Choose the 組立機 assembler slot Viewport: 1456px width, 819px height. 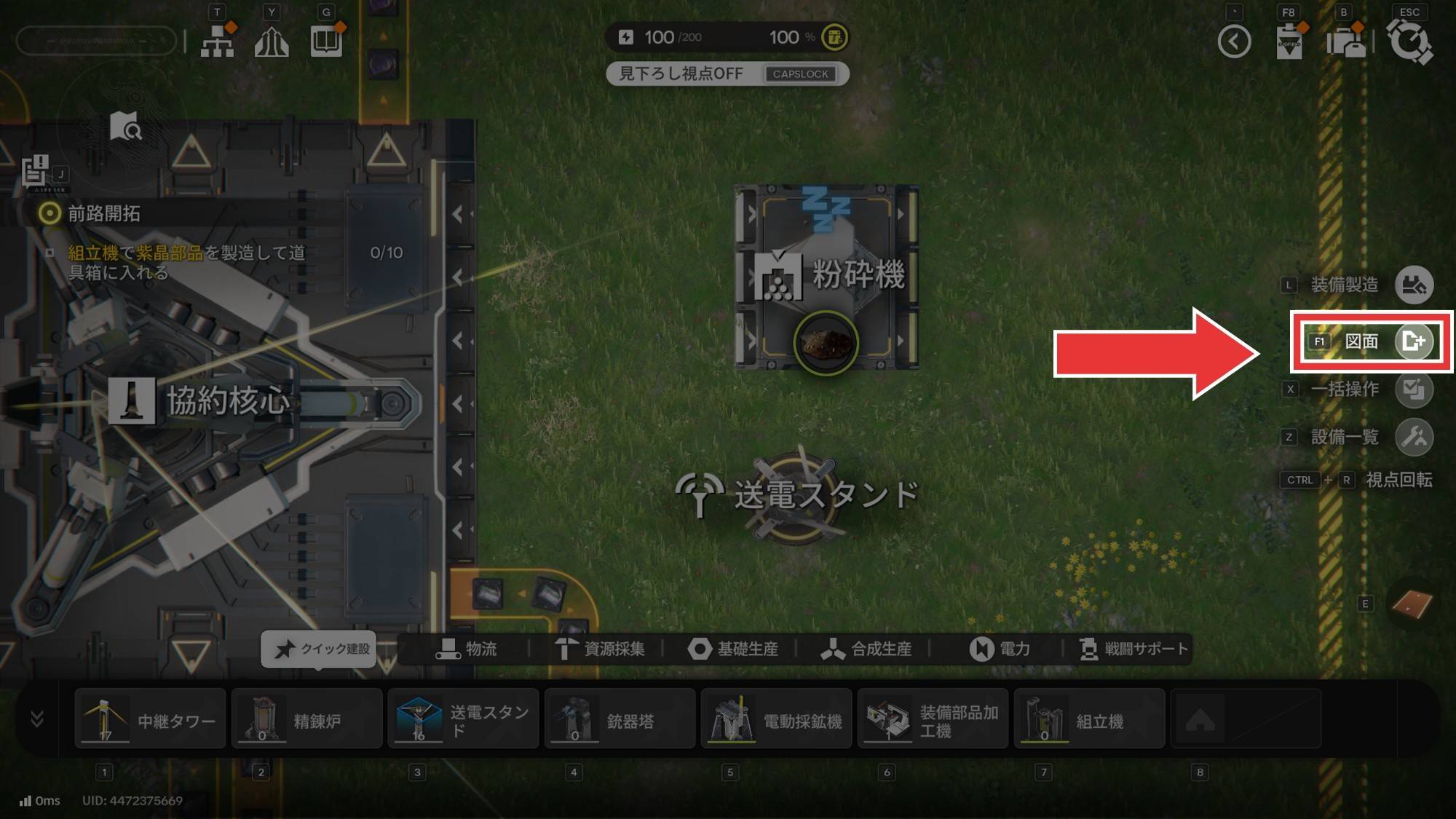click(1089, 720)
